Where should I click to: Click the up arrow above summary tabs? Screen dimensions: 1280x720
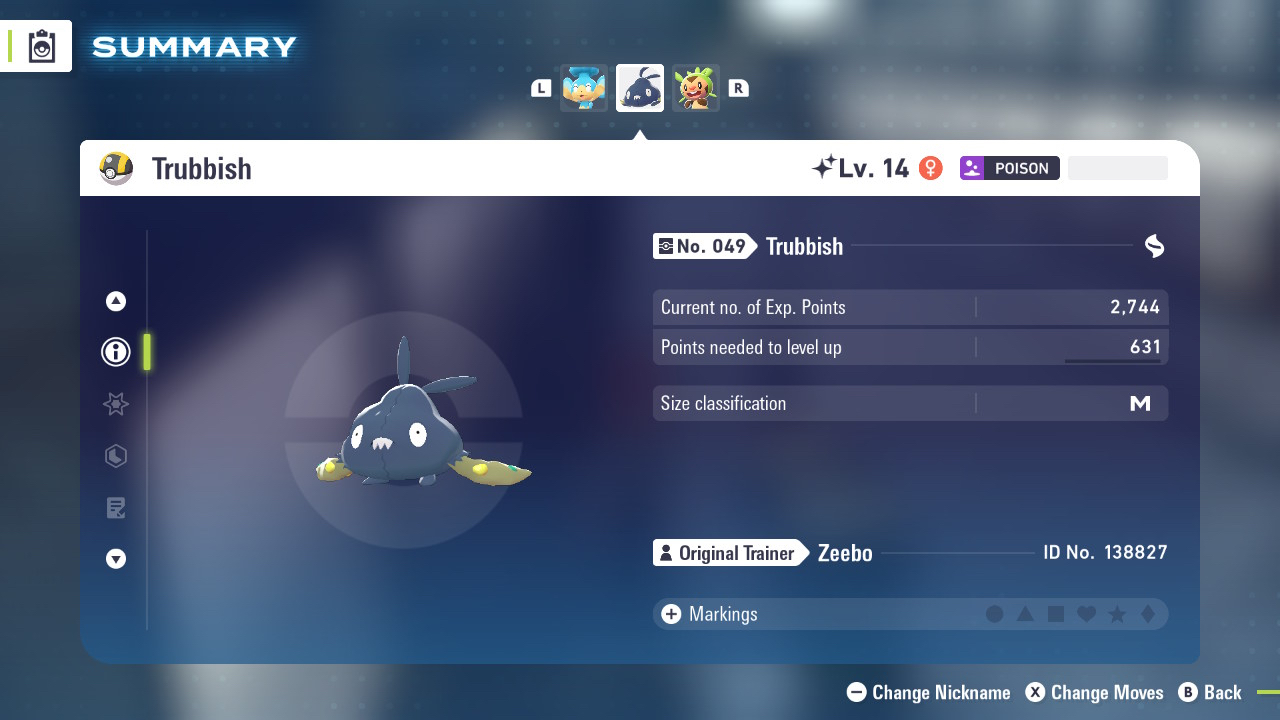click(116, 301)
